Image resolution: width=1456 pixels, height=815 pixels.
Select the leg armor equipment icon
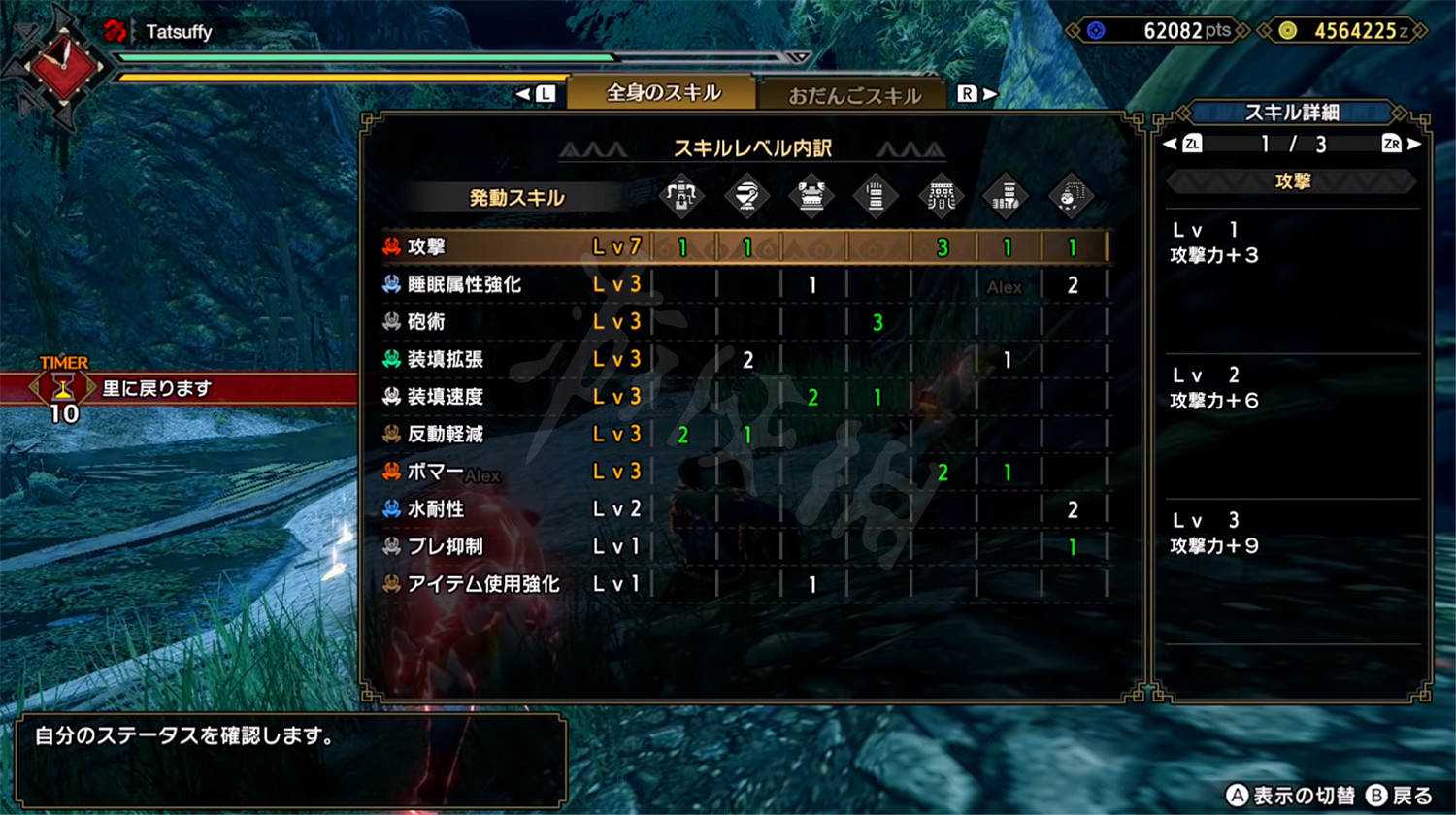pyautogui.click(x=1006, y=196)
